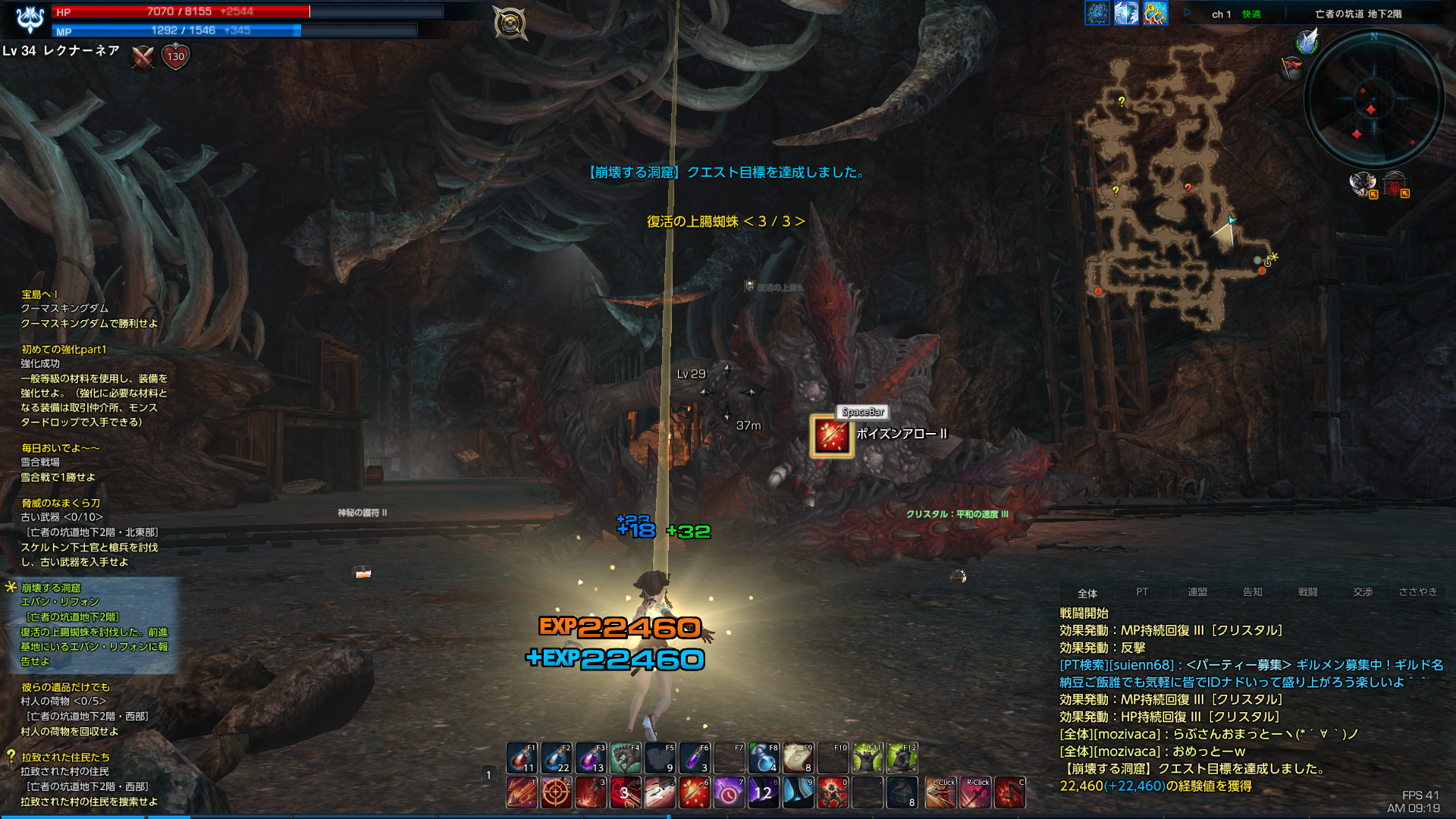Image resolution: width=1456 pixels, height=819 pixels.
Task: Use the blue mana potion in the F2 slot
Action: click(x=556, y=758)
